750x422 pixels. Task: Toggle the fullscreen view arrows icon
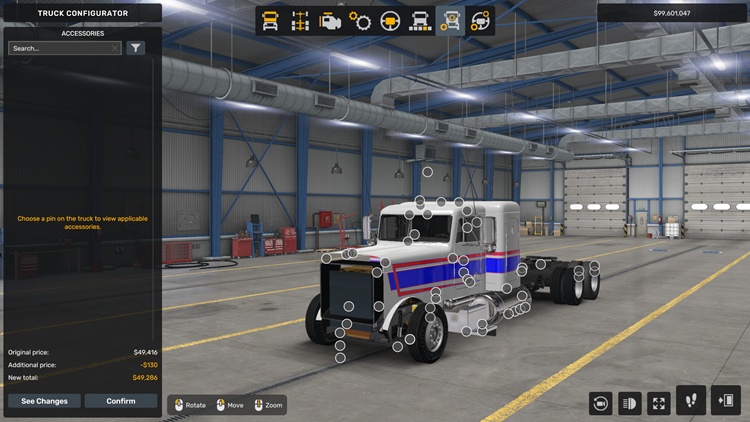(x=659, y=403)
